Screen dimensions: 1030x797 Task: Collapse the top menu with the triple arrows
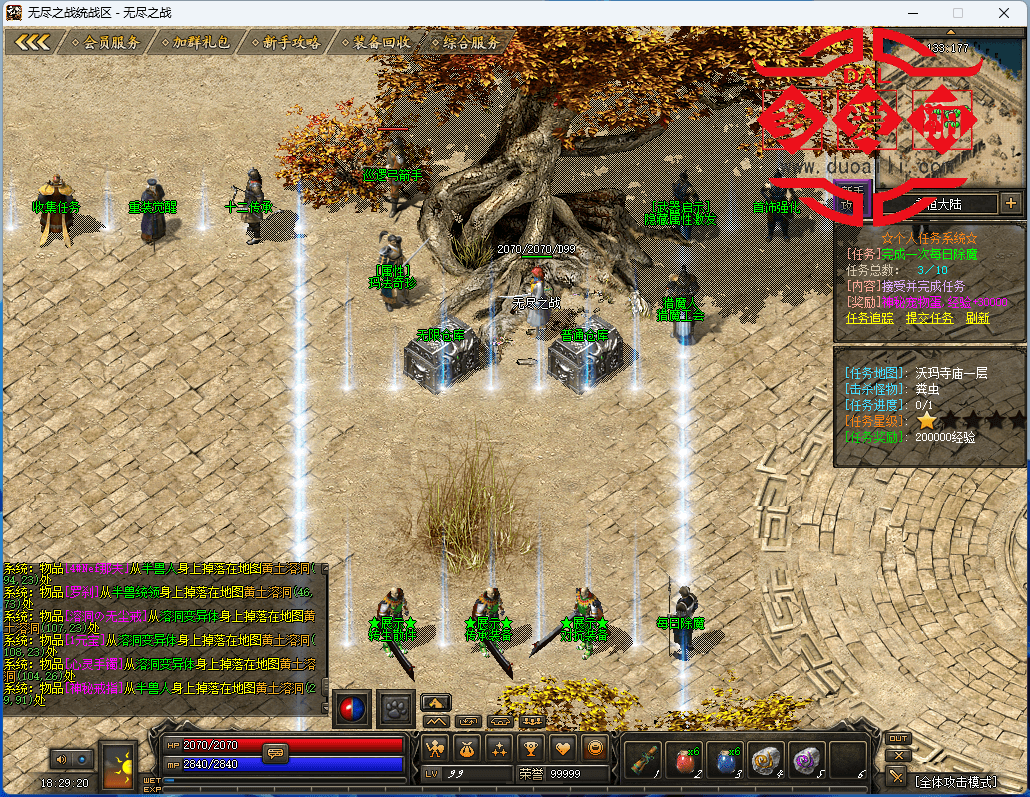point(32,42)
